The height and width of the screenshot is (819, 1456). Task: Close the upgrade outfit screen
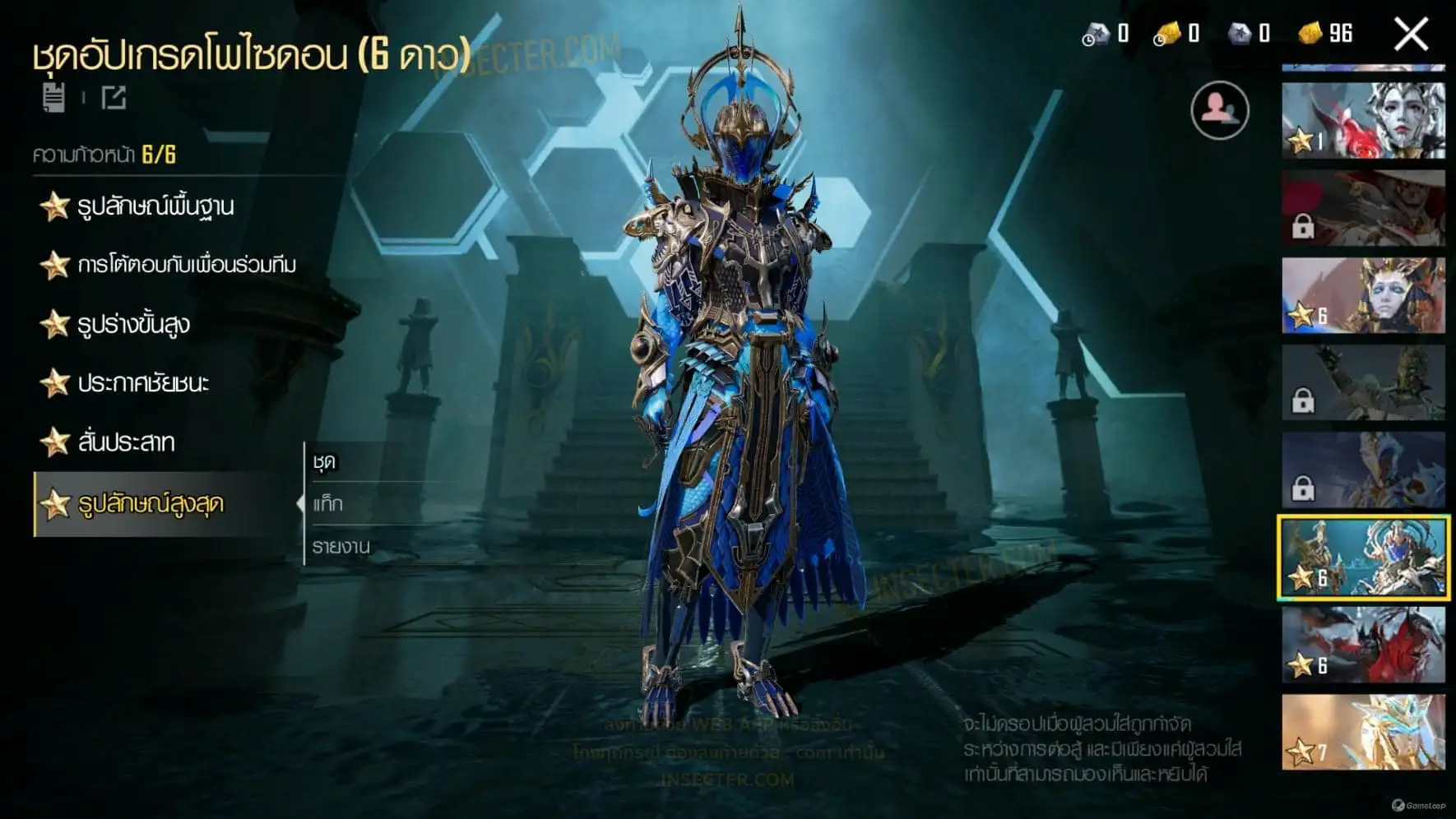(x=1411, y=35)
